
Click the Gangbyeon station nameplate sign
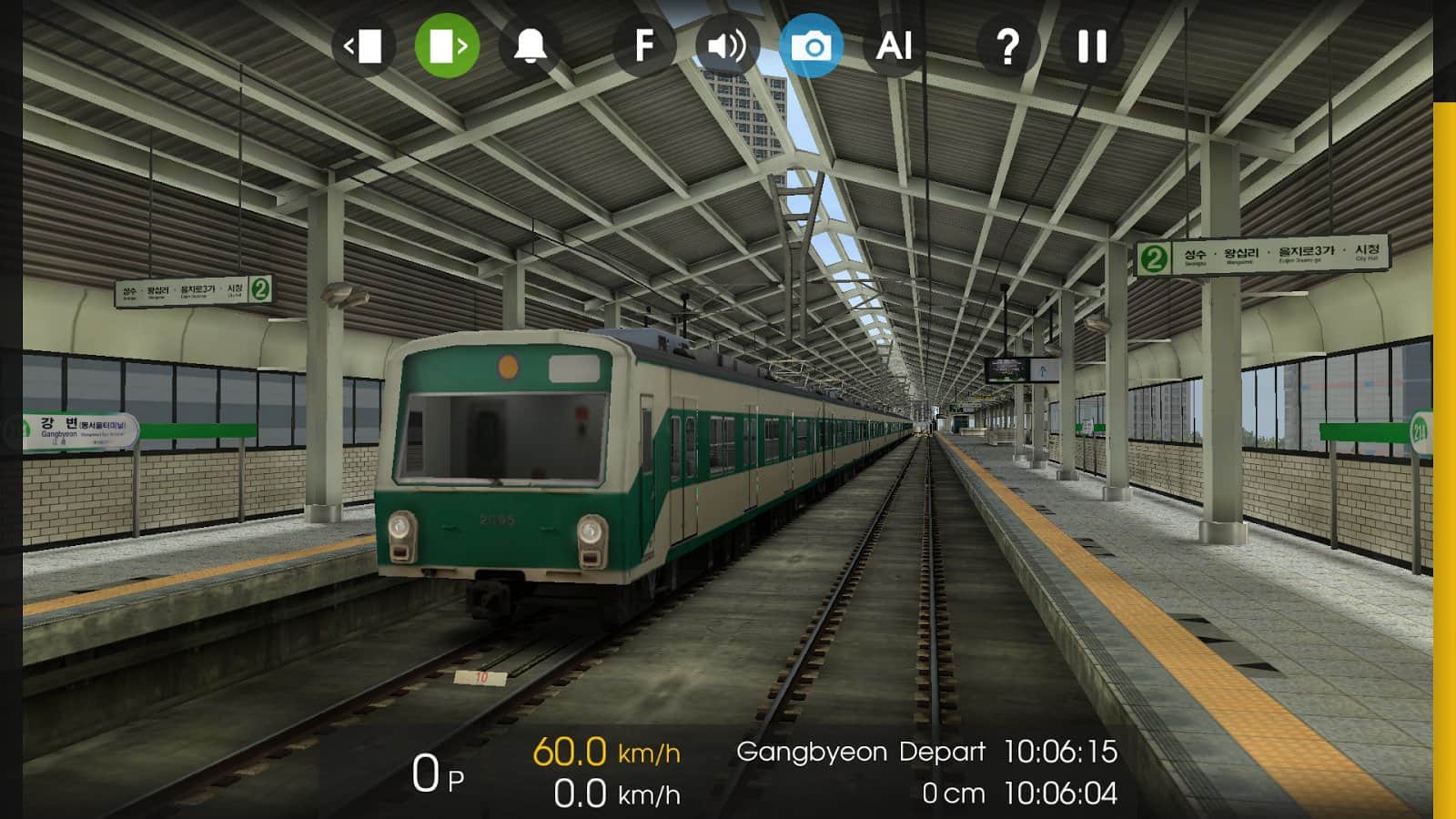point(77,430)
